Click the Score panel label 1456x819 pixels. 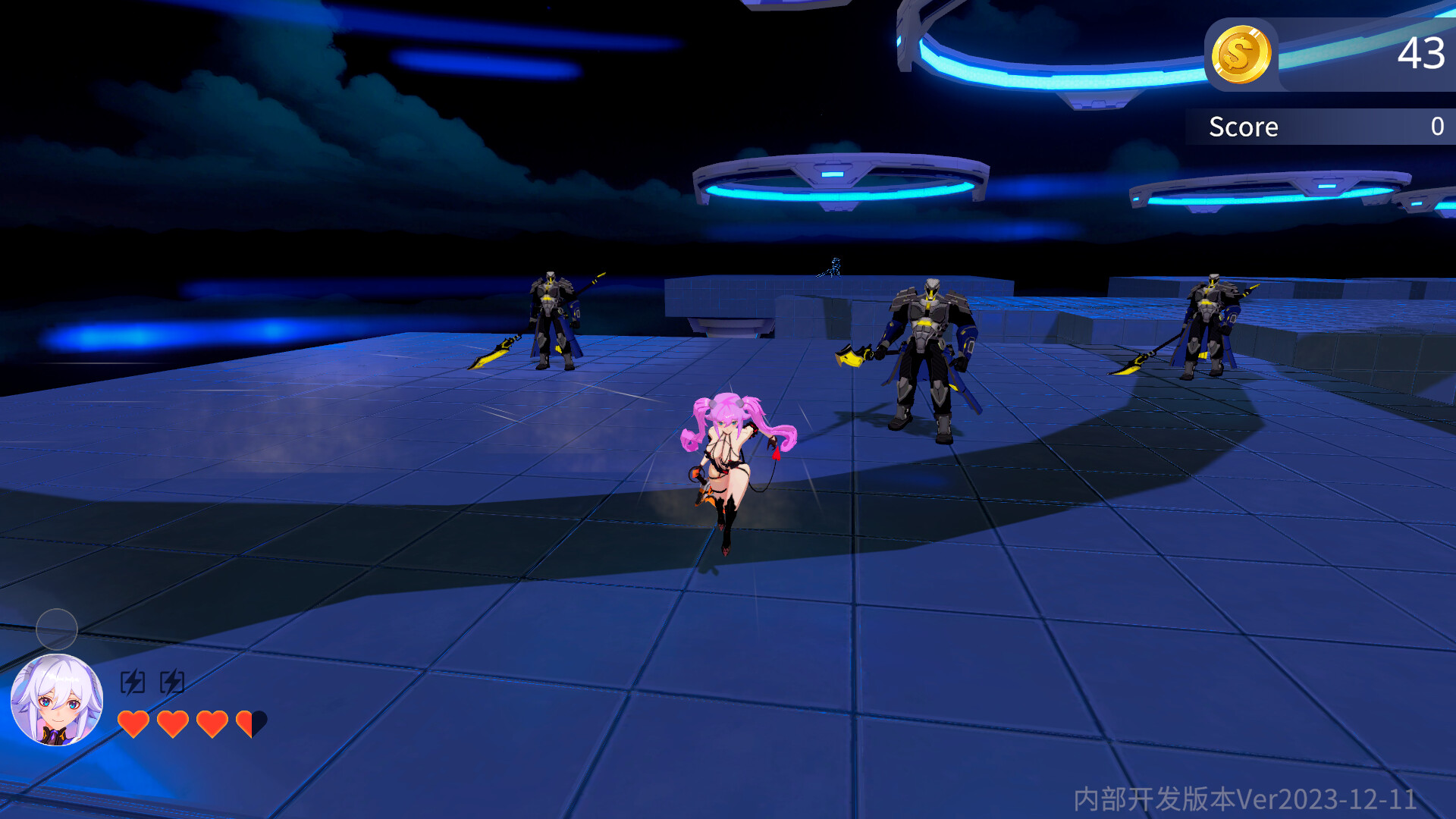click(1244, 126)
